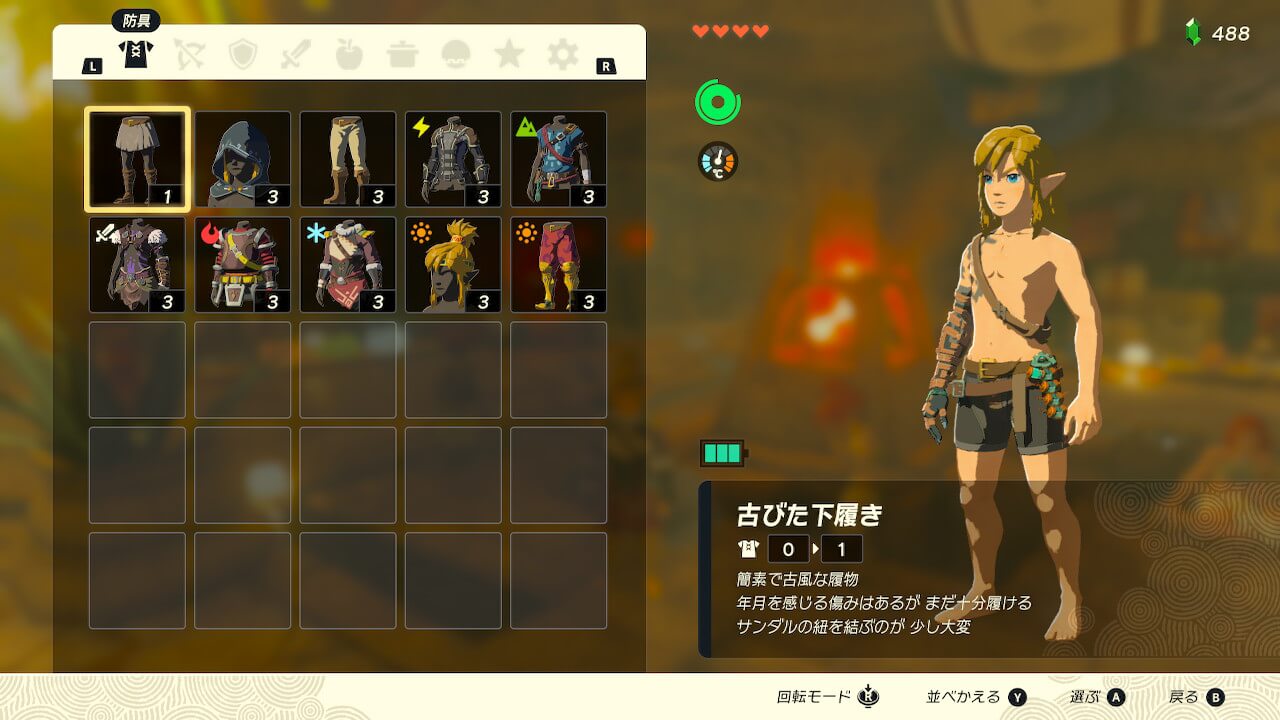Viewport: 1280px width, 720px height.
Task: Select the archaic legwear slot
Action: pyautogui.click(x=137, y=159)
